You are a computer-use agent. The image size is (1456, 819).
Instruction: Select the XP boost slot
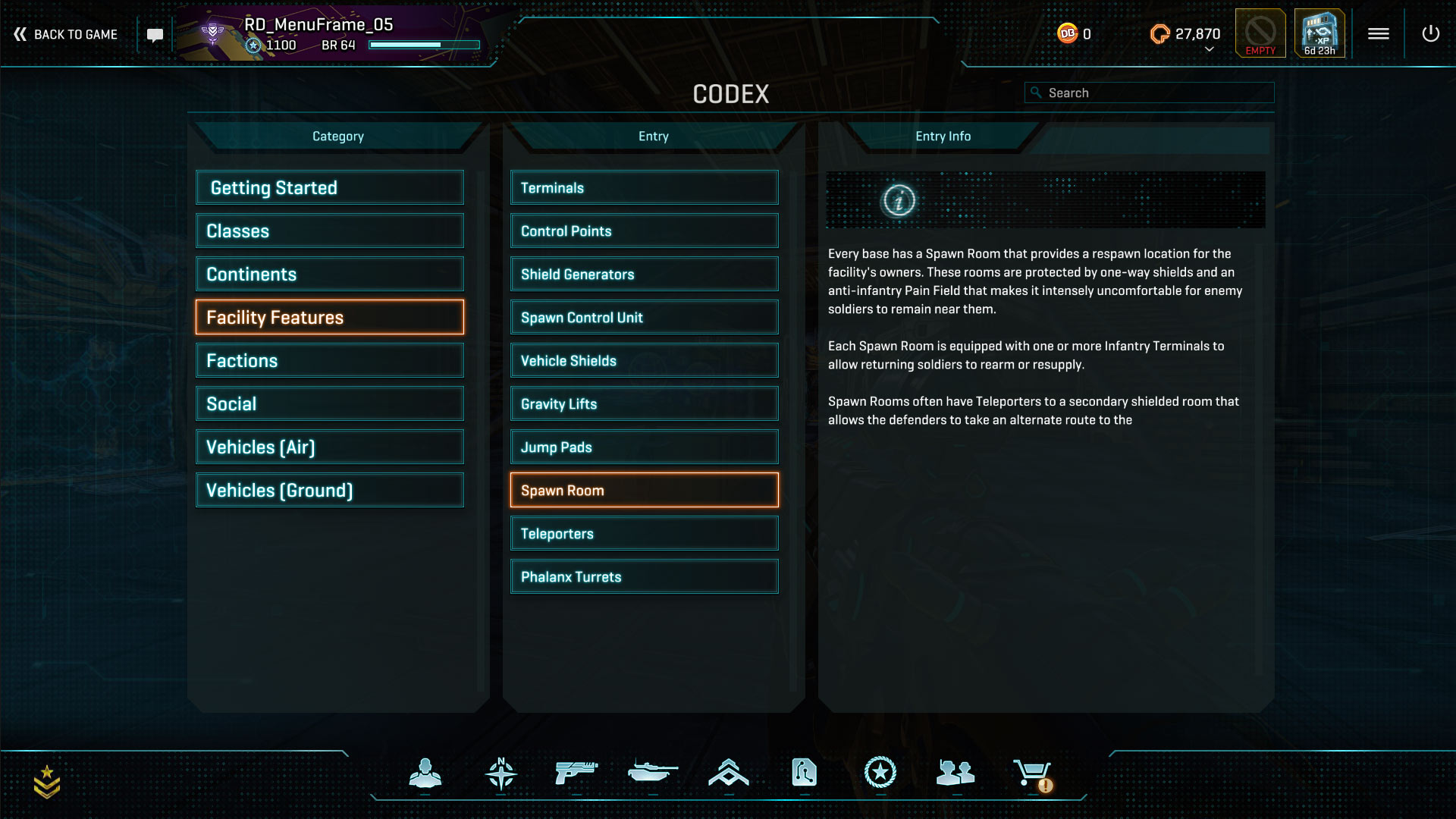(1319, 33)
